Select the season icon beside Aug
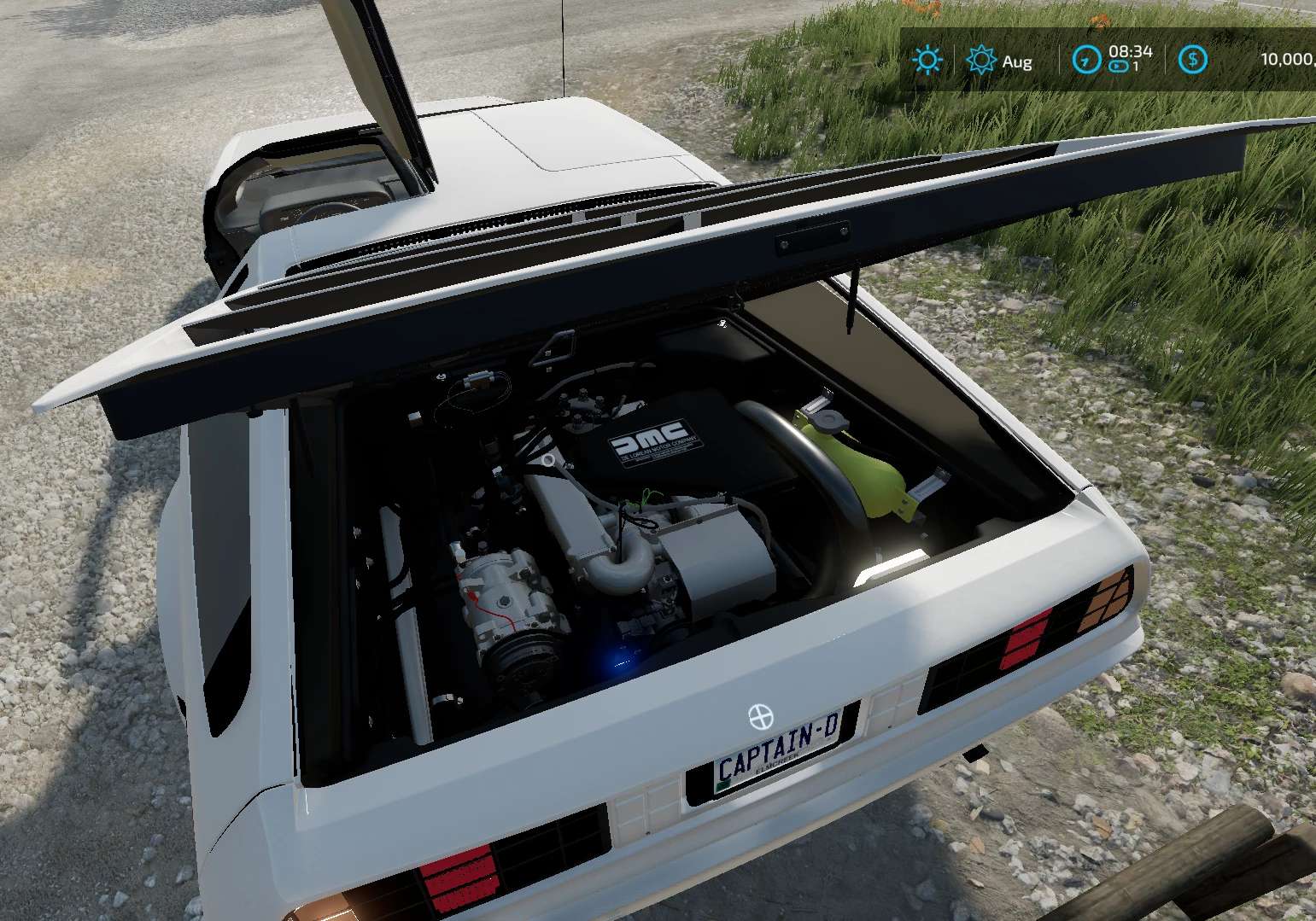1316x921 pixels. (980, 61)
